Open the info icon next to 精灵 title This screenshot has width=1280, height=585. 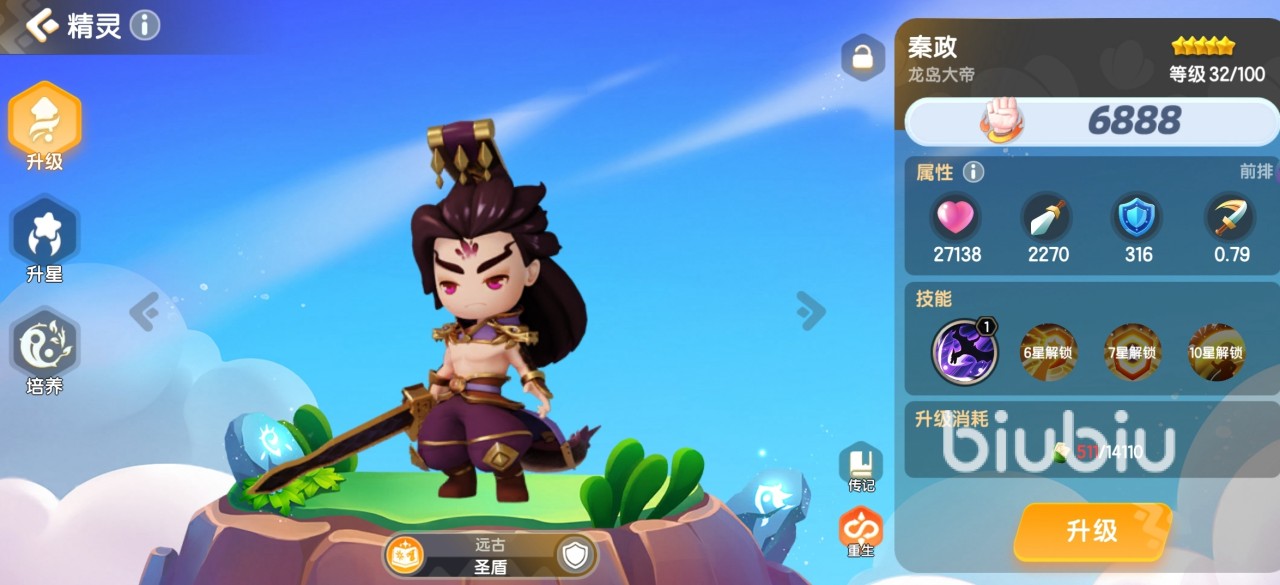tap(145, 25)
